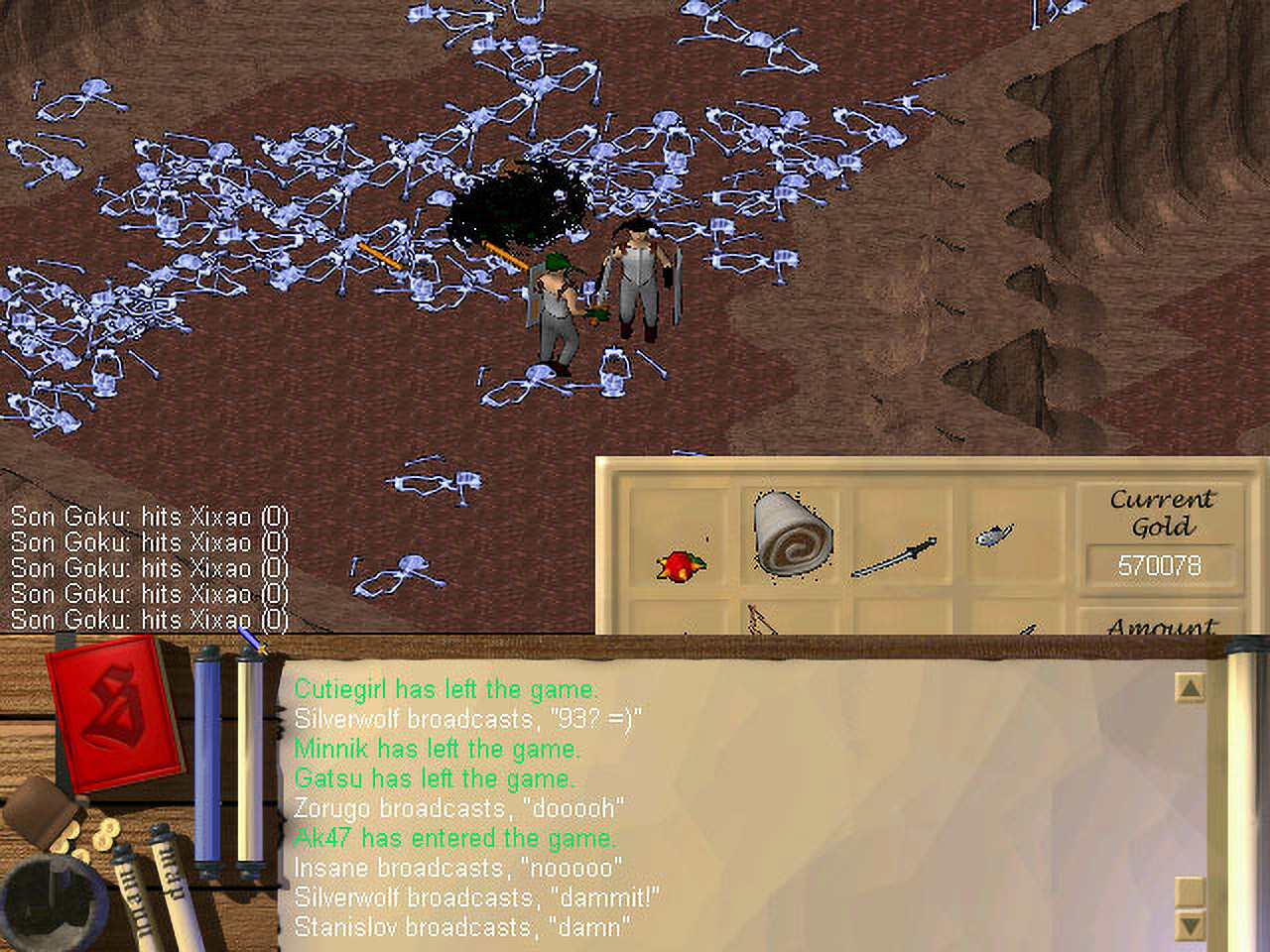Screen dimensions: 1270x952
Task: Open the spilled coin pouch
Action: click(x=55, y=818)
